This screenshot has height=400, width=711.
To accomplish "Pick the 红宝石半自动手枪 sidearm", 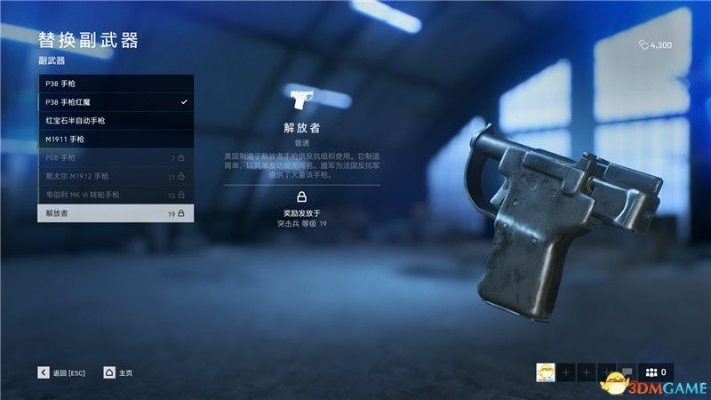I will (116, 121).
